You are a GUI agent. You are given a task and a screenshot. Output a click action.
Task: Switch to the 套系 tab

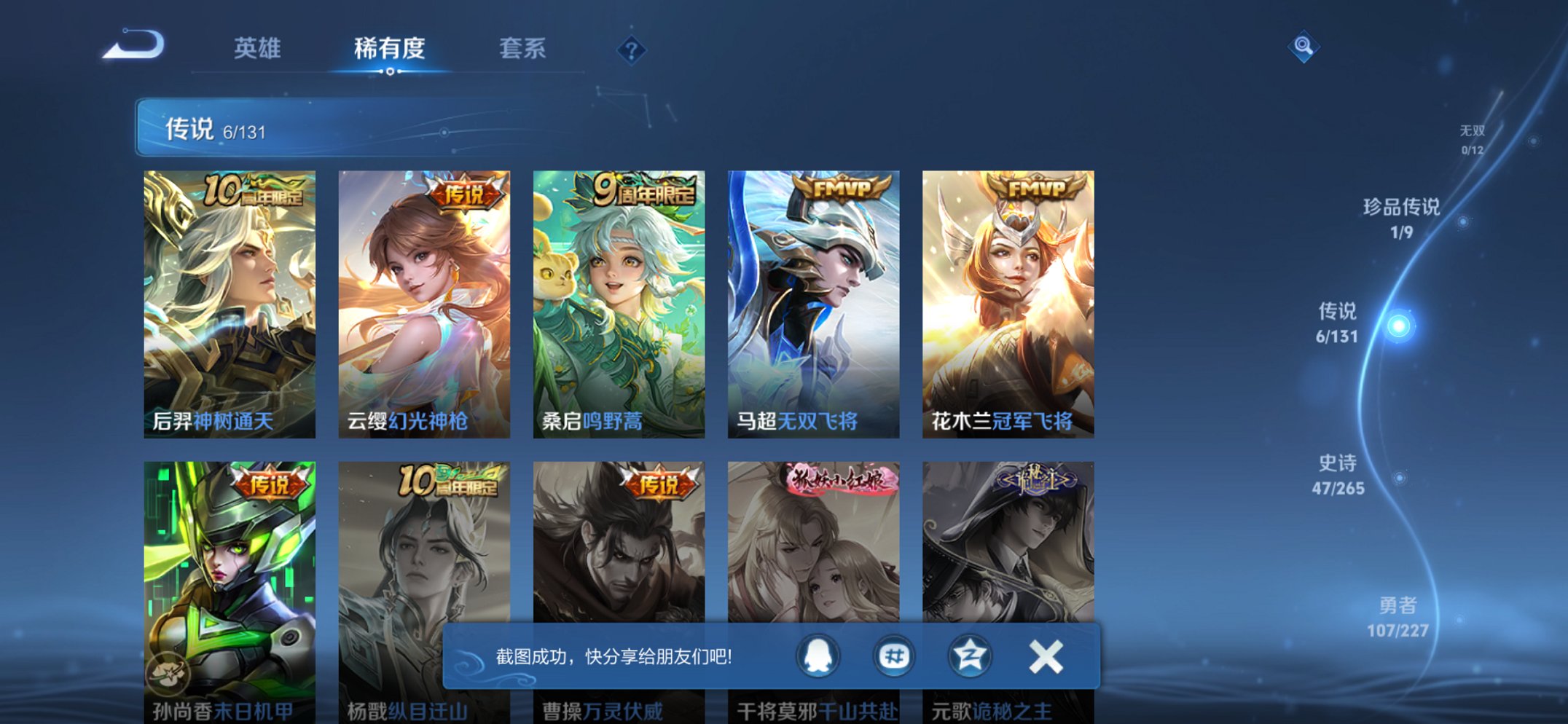pos(524,50)
